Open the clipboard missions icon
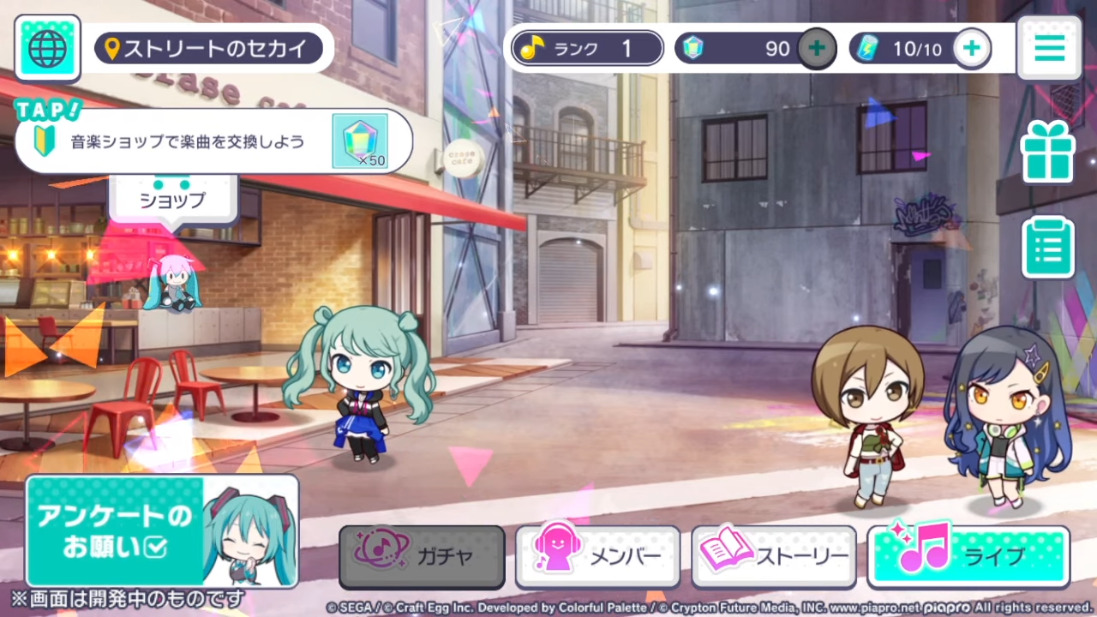 point(1047,247)
